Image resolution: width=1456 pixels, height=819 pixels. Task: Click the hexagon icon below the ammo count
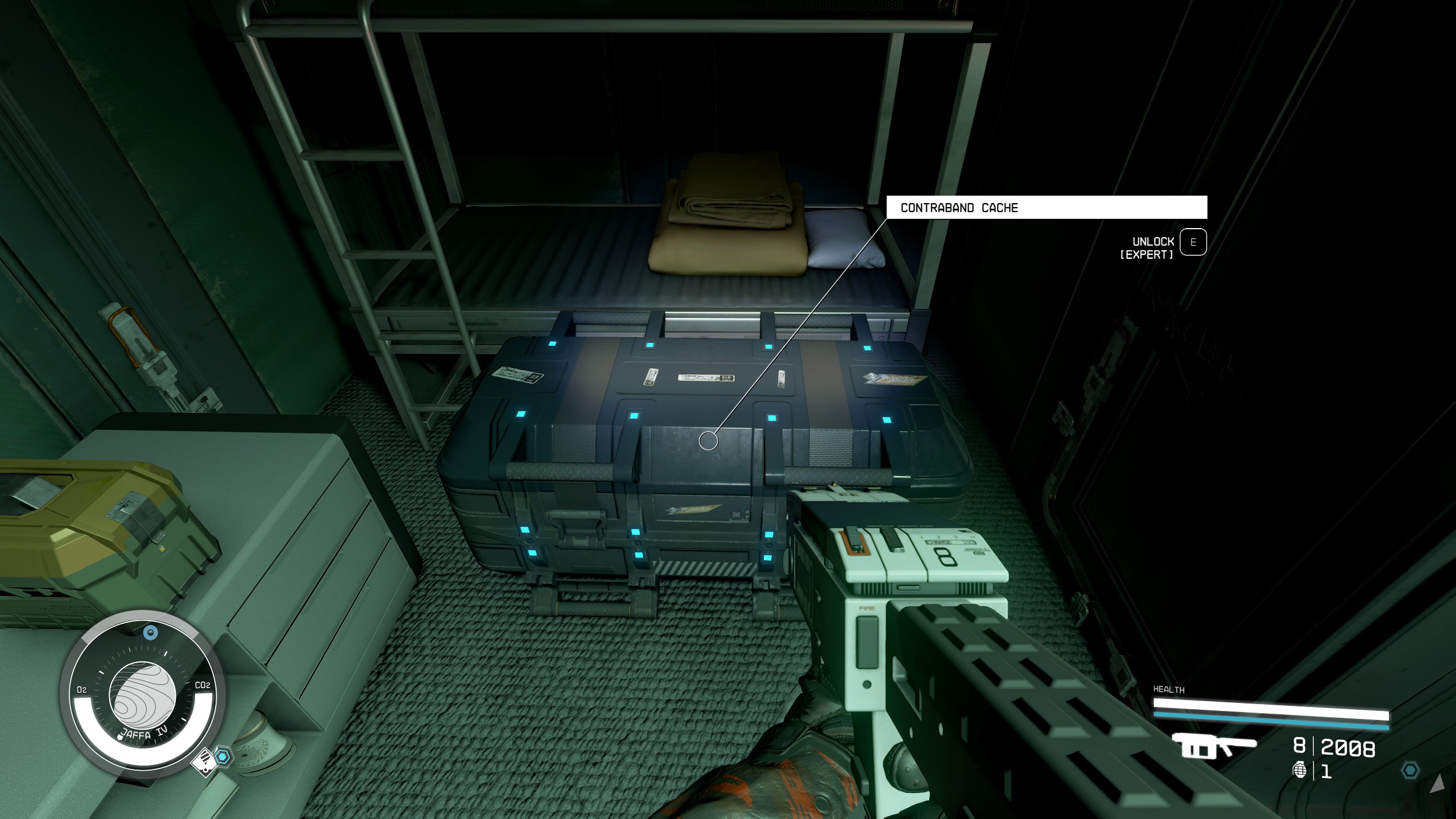(x=1410, y=771)
